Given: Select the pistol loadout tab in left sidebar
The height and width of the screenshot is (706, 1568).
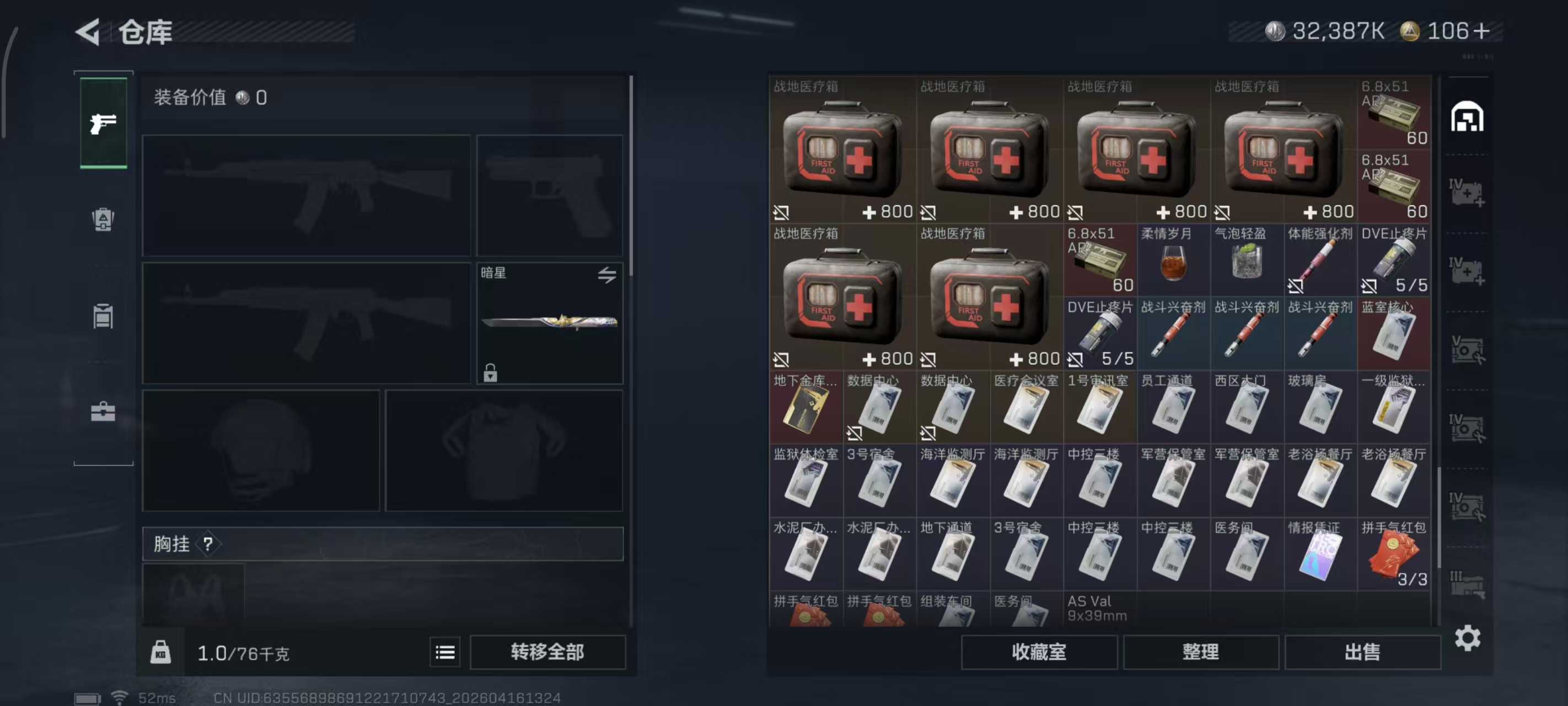Looking at the screenshot, I should (103, 124).
